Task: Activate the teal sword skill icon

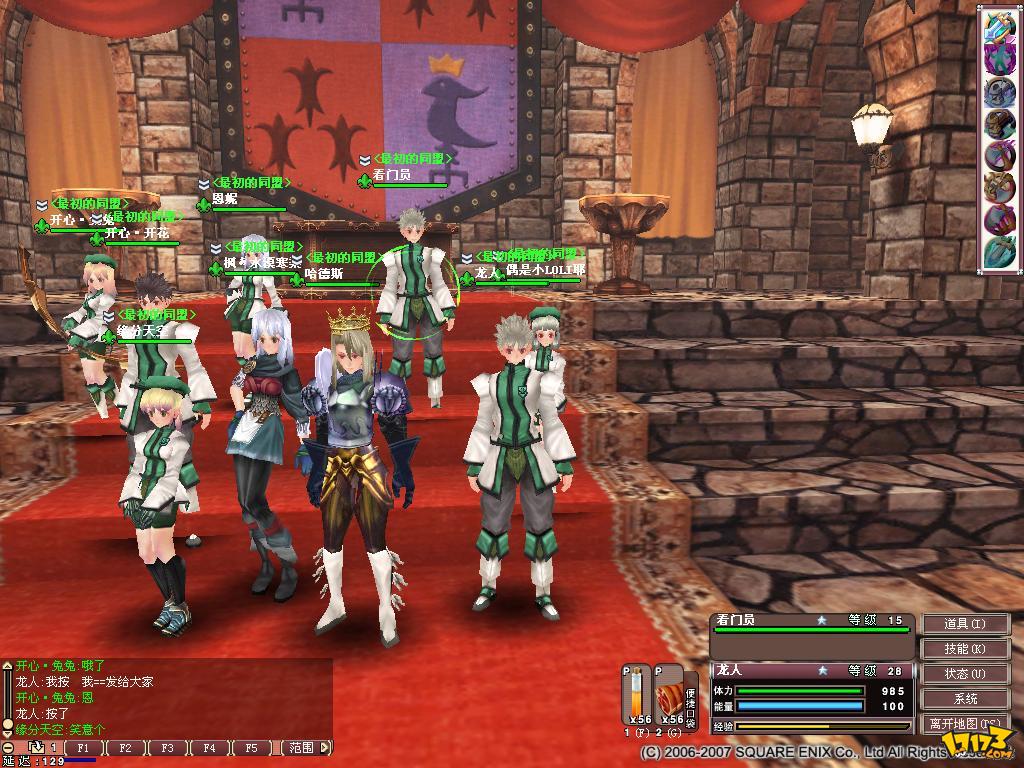Action: click(x=999, y=252)
